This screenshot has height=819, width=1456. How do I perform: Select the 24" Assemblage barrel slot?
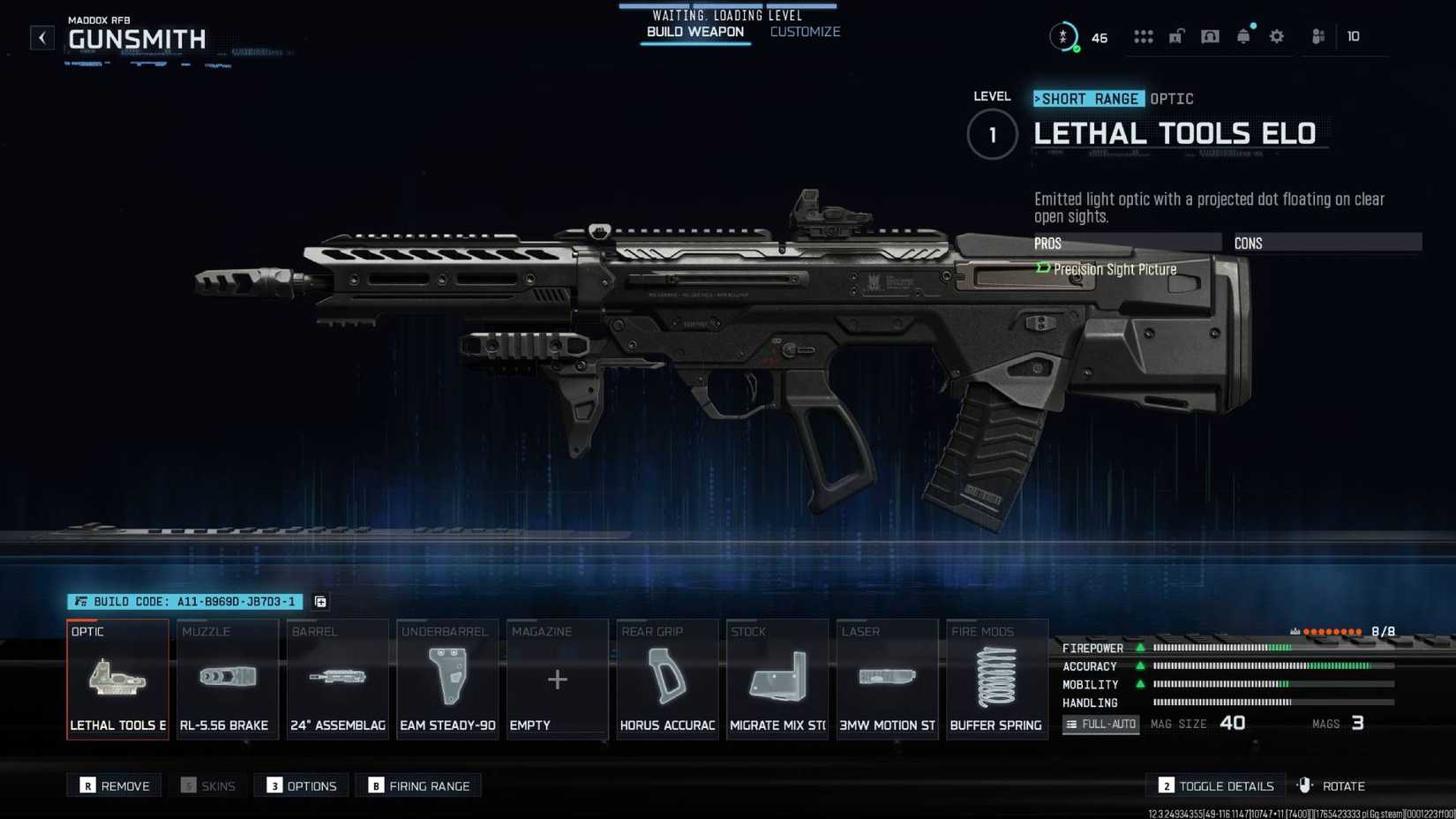337,680
